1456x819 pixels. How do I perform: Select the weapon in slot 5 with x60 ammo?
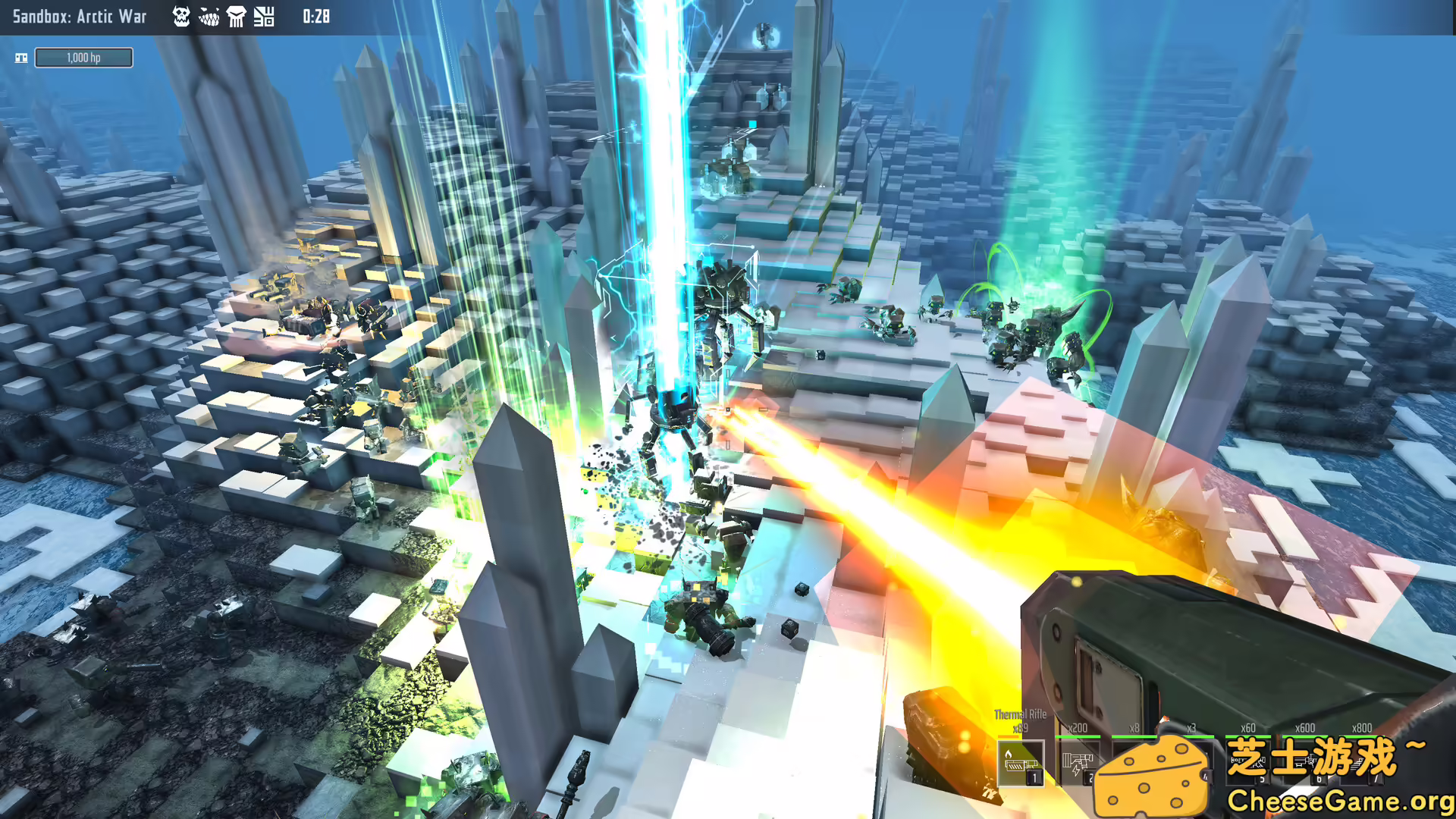(1247, 762)
